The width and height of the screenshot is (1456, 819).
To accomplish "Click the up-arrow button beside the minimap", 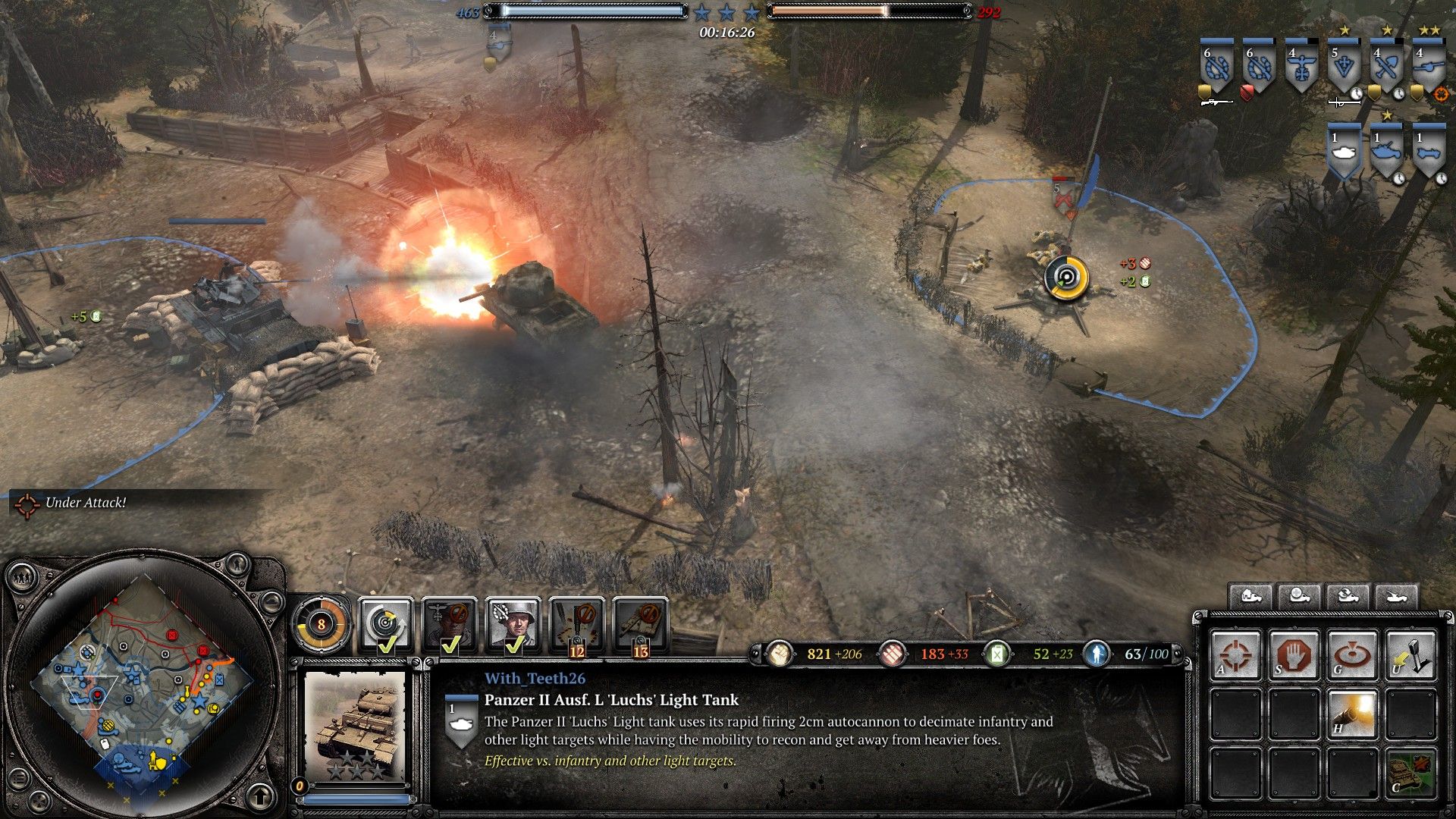I will pyautogui.click(x=260, y=795).
